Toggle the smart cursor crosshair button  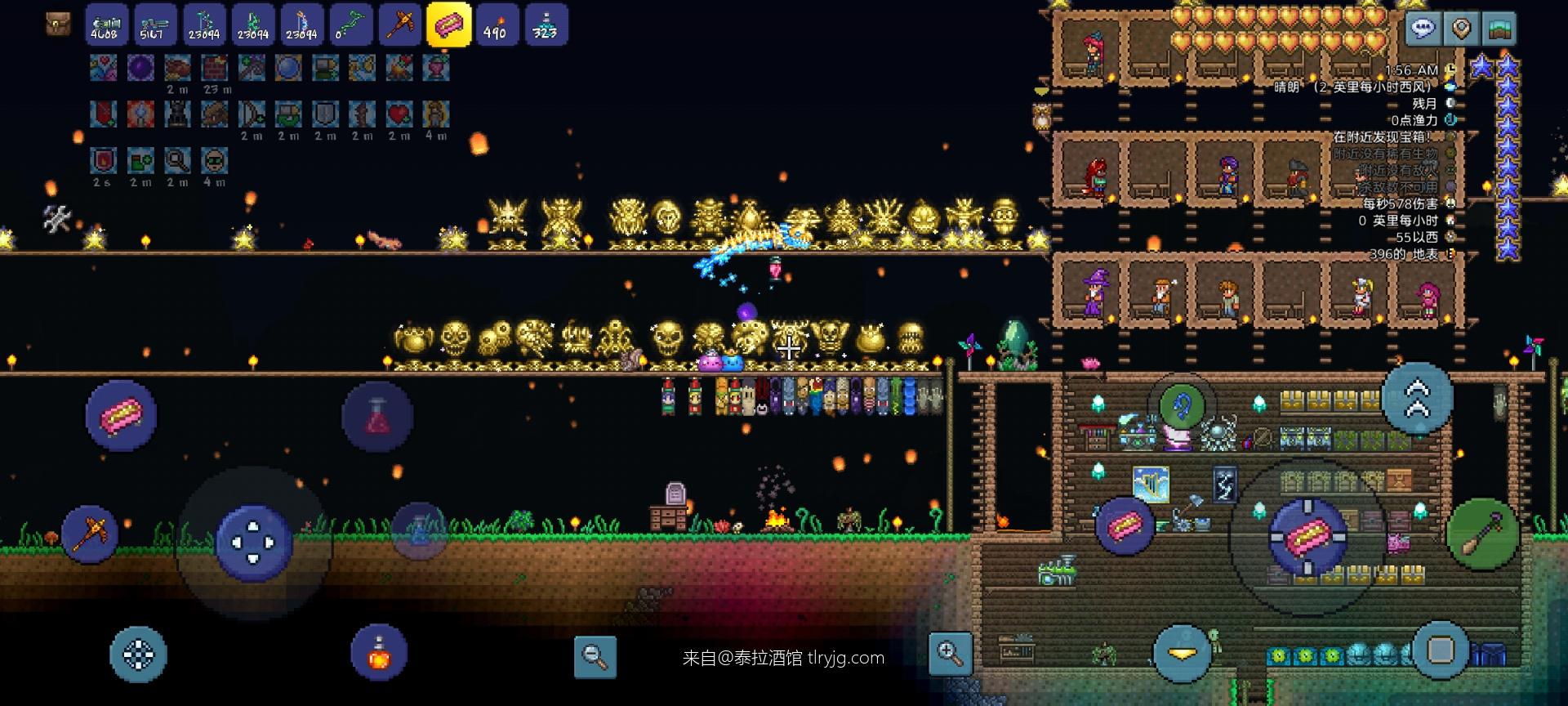(x=138, y=654)
